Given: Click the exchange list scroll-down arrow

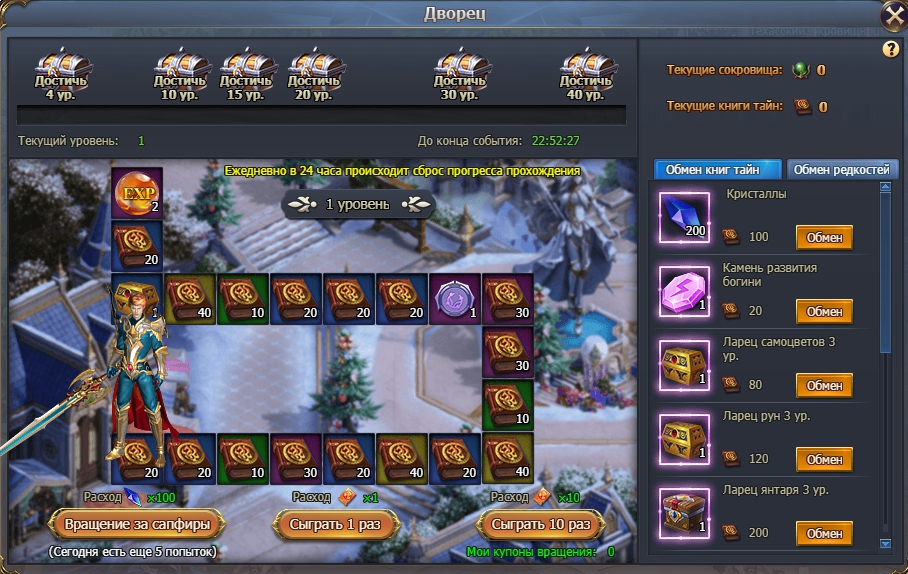Looking at the screenshot, I should click(x=884, y=544).
